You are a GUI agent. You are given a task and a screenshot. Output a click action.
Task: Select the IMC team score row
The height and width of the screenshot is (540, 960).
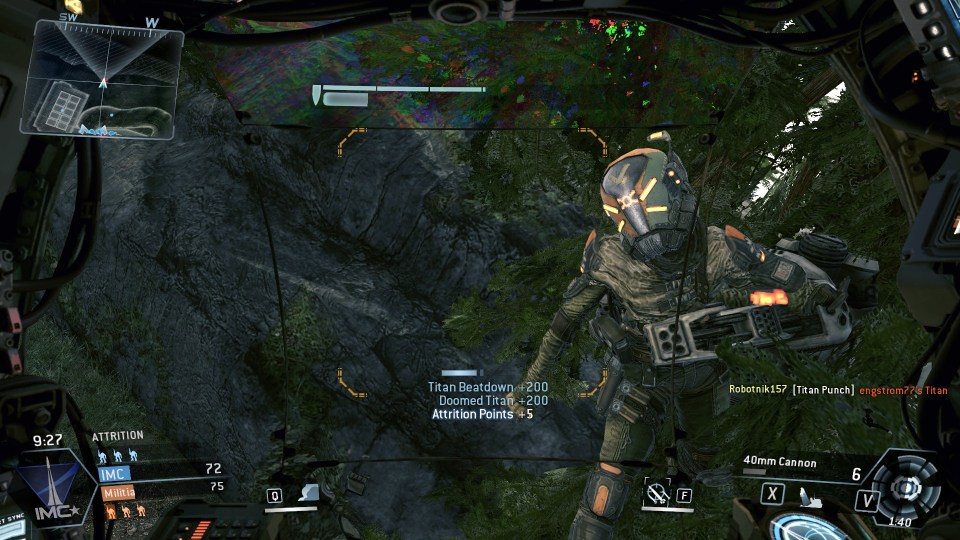[x=160, y=469]
